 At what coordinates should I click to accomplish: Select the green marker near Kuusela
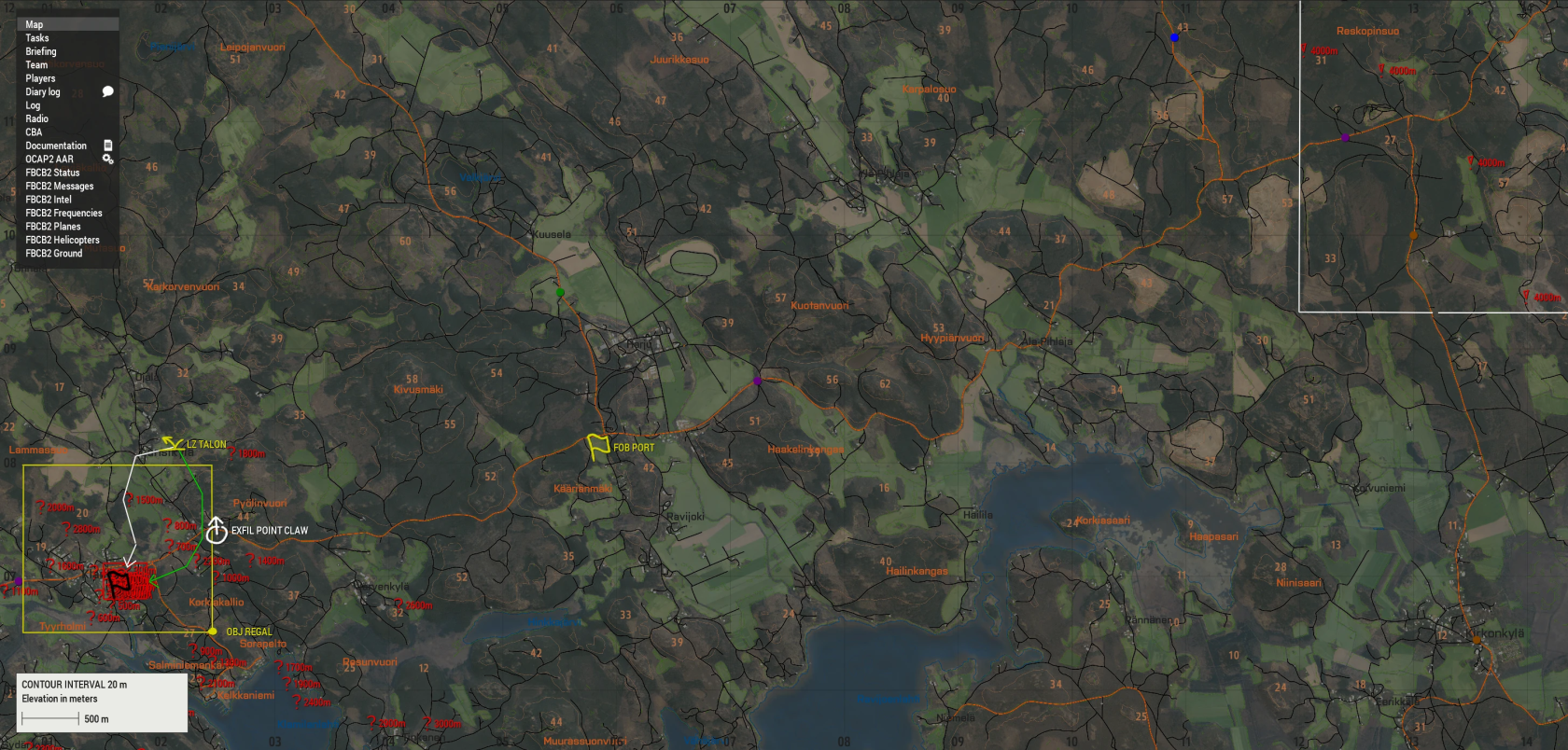coord(560,292)
